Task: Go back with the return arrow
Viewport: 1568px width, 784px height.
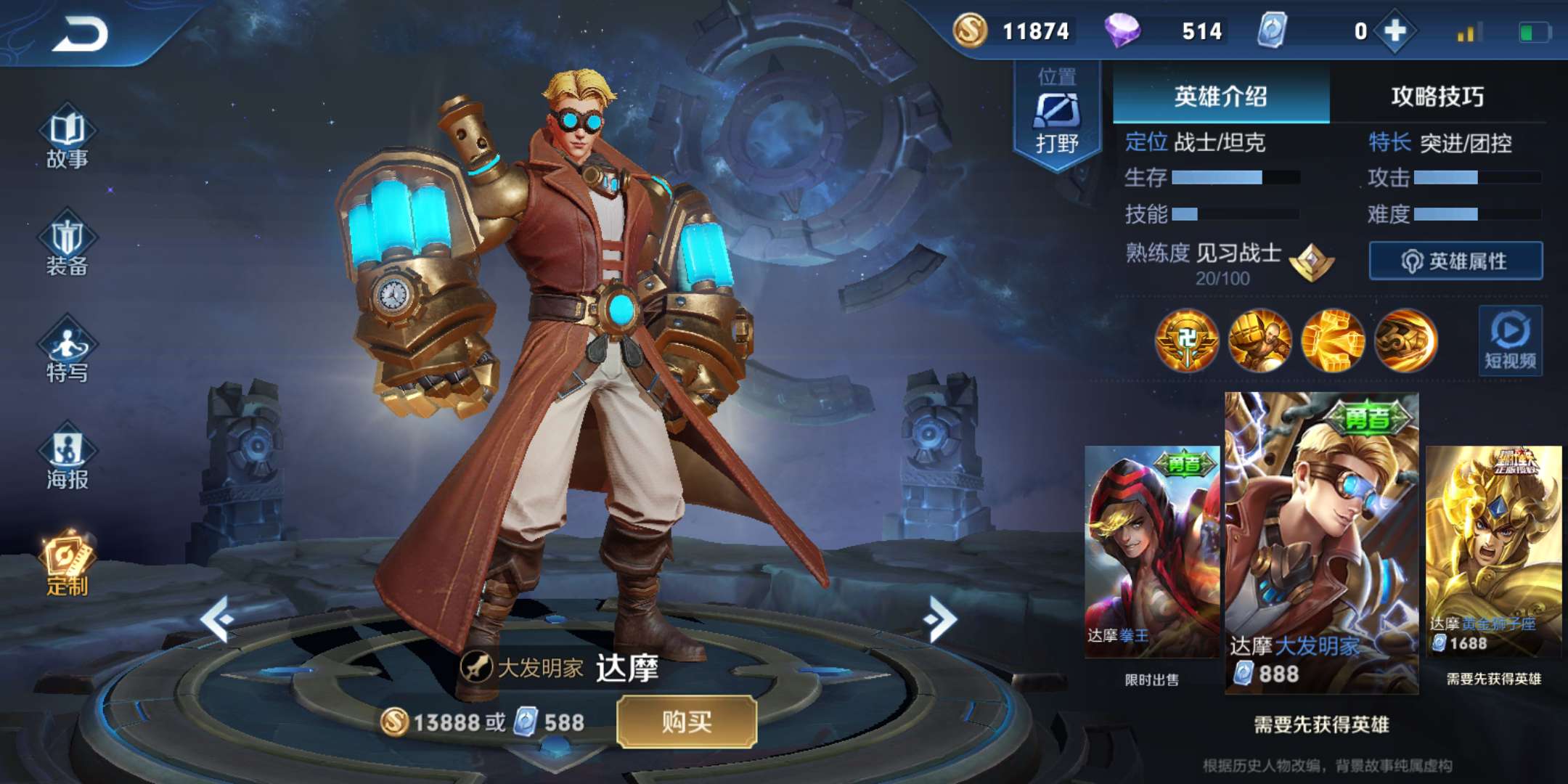Action: pos(81,33)
